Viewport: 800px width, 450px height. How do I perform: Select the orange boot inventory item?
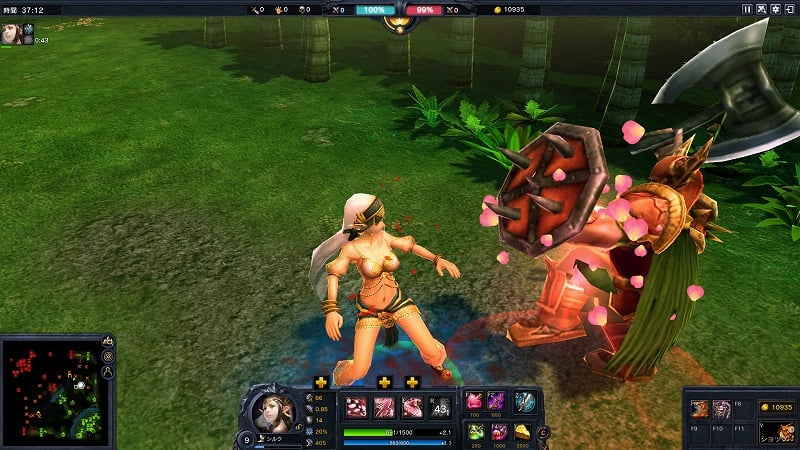coord(700,409)
